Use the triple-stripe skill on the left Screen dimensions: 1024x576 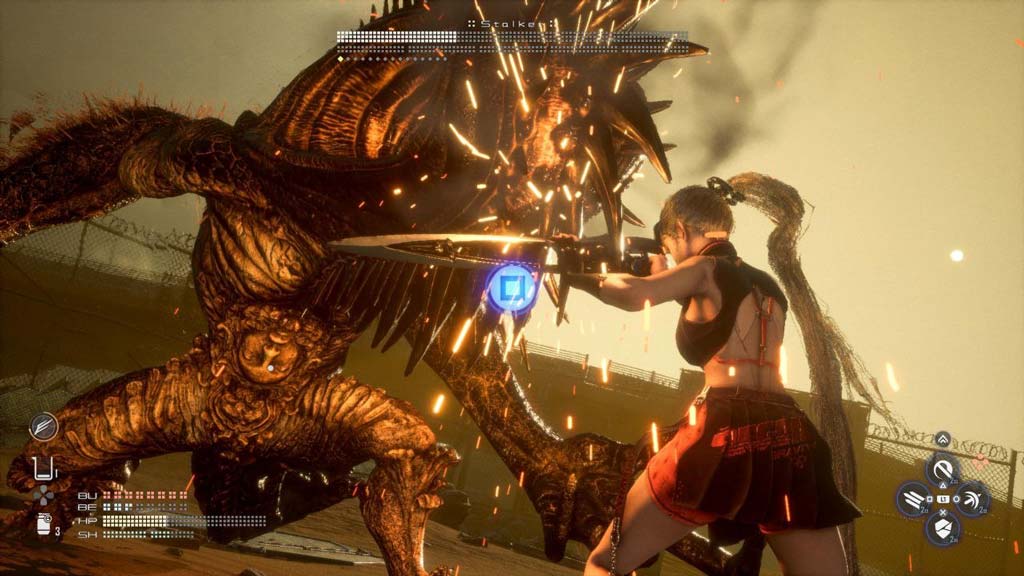(913, 498)
